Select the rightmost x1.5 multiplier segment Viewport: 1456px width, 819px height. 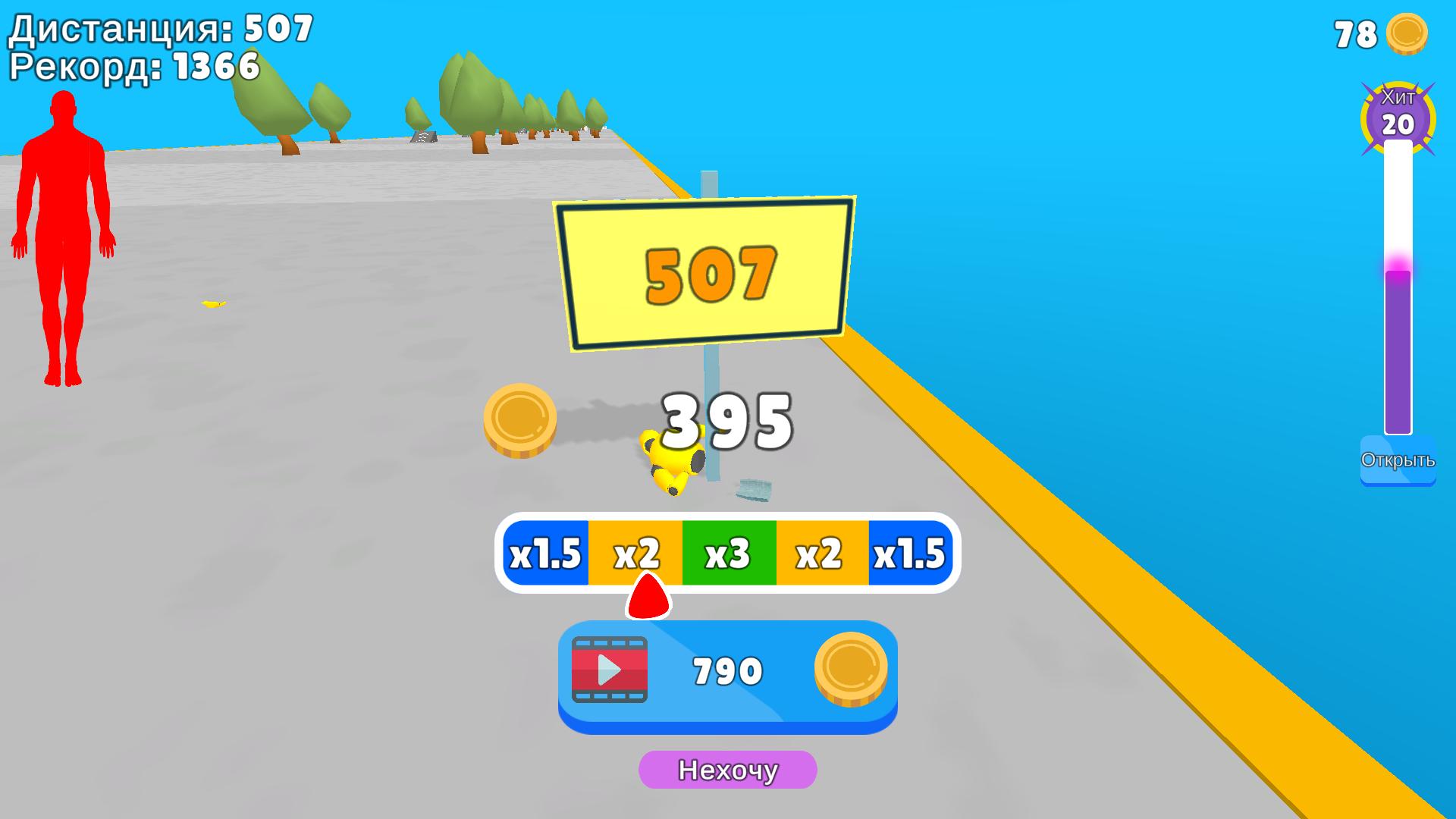[908, 552]
